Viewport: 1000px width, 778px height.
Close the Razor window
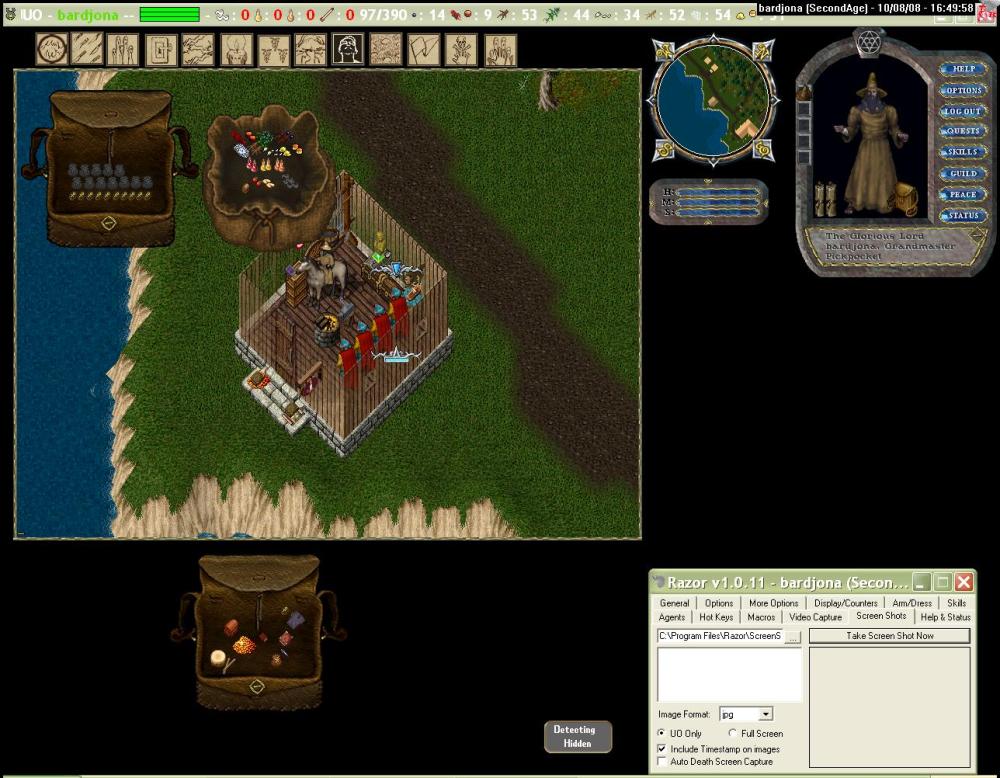[963, 581]
